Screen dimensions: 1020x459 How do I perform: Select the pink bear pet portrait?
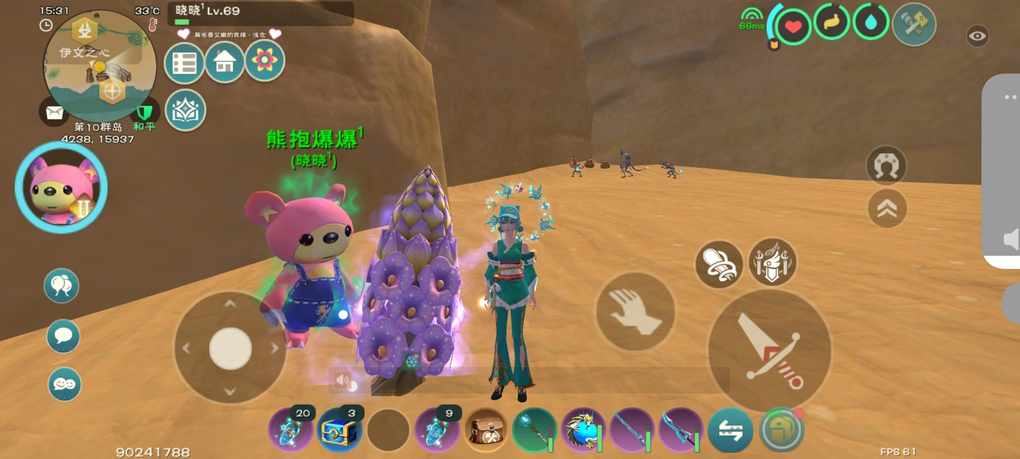[x=60, y=187]
